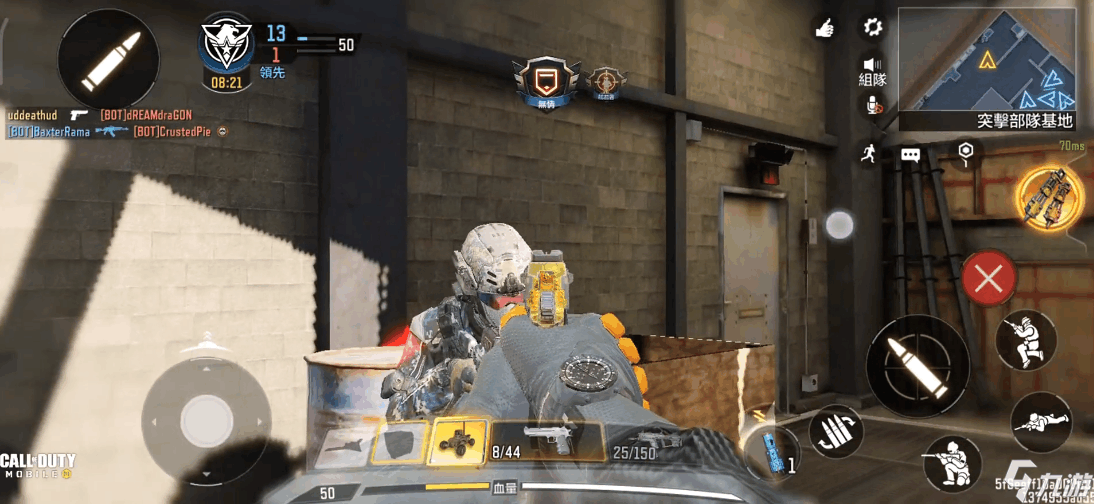Select the RC car scorestreak slot
Viewport: 1094px width, 504px height.
pos(458,441)
